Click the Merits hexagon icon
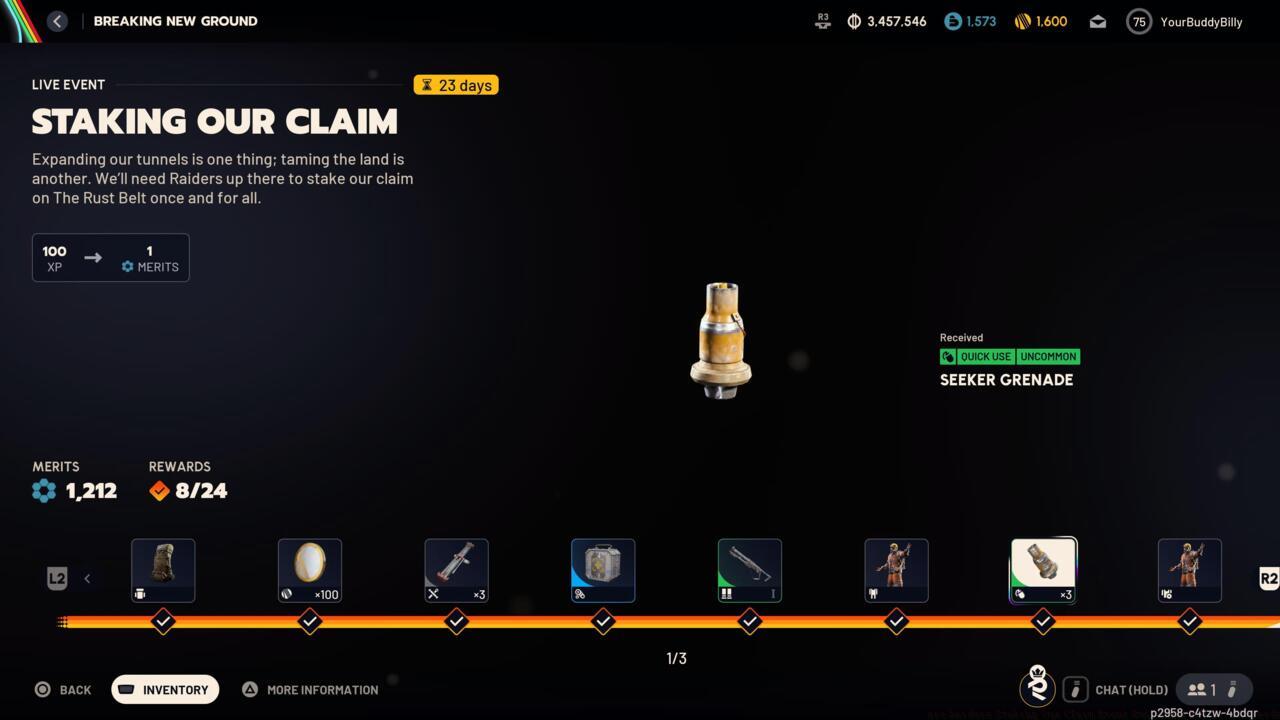 (x=42, y=490)
